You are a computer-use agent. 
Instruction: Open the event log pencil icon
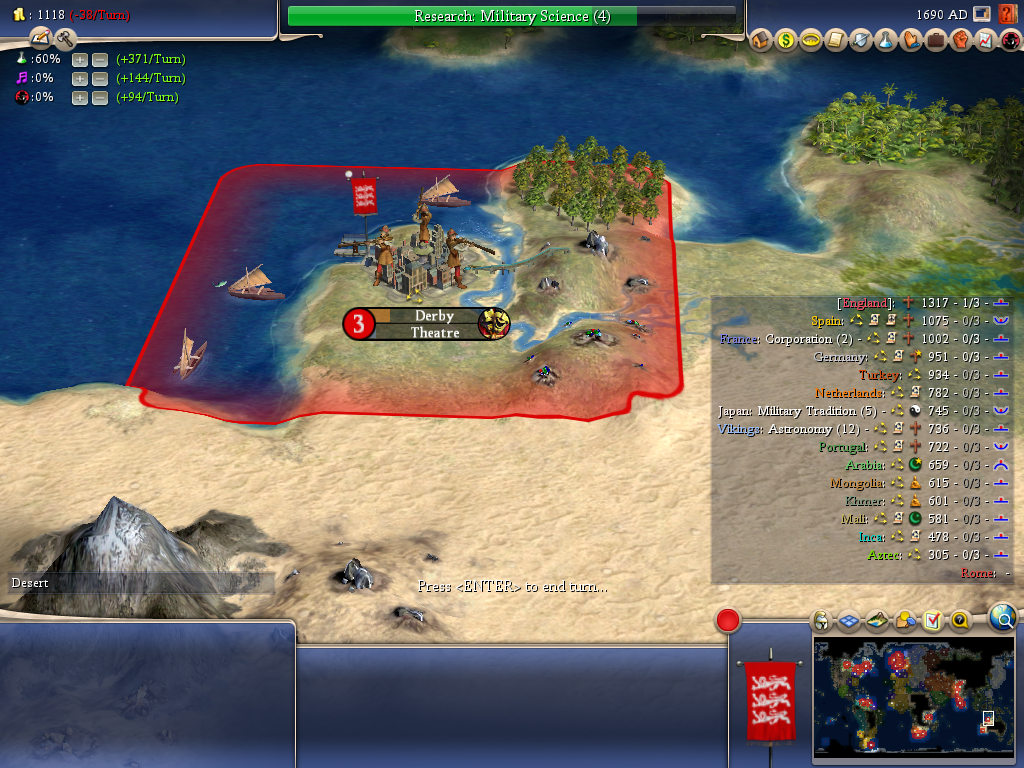click(40, 38)
